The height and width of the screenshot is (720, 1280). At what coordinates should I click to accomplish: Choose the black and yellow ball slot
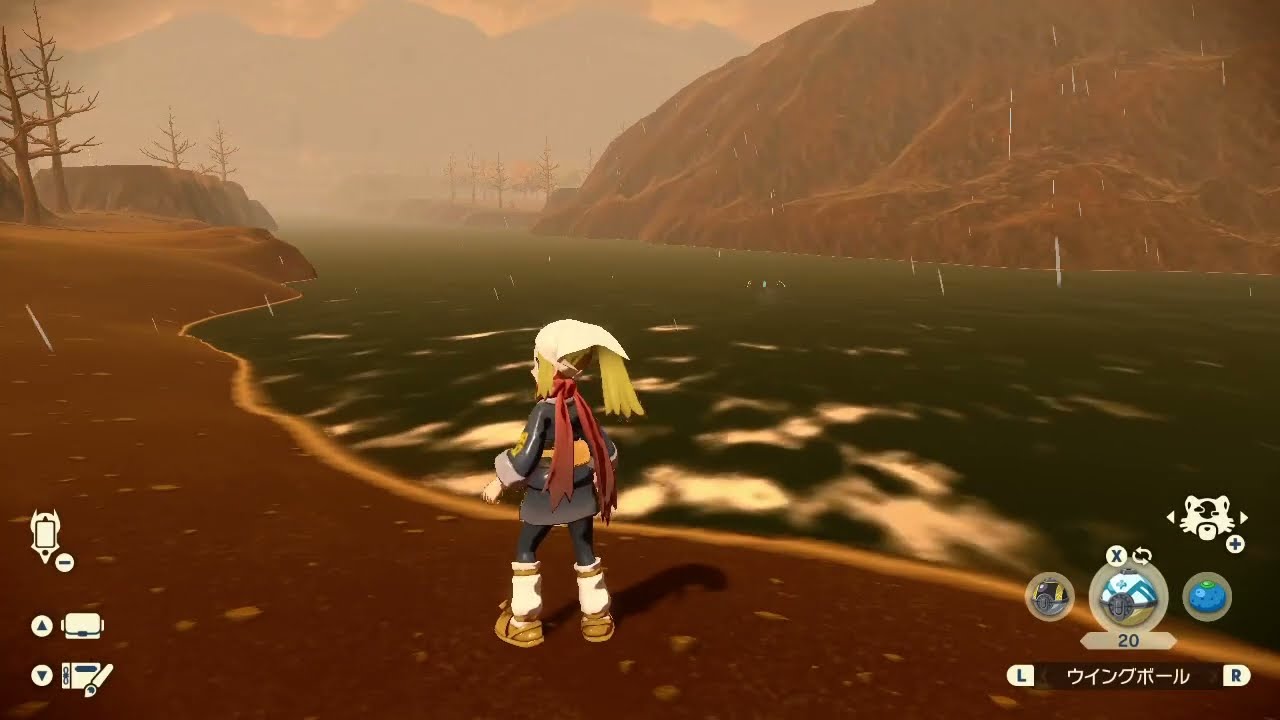(1050, 597)
